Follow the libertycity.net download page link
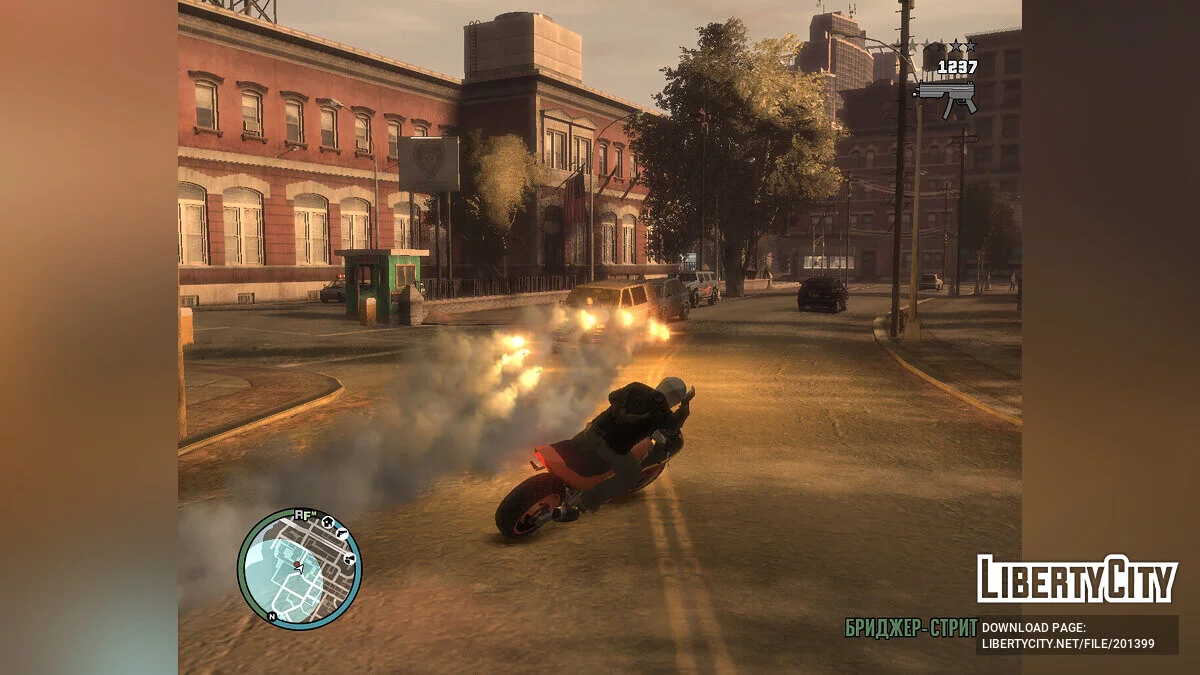The image size is (1200, 675). click(1068, 643)
